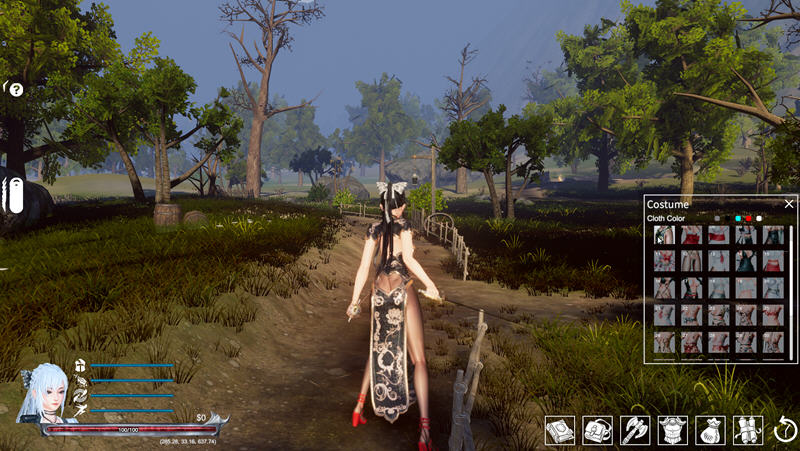
Task: Choose the red cloth color swatch
Action: tap(748, 218)
